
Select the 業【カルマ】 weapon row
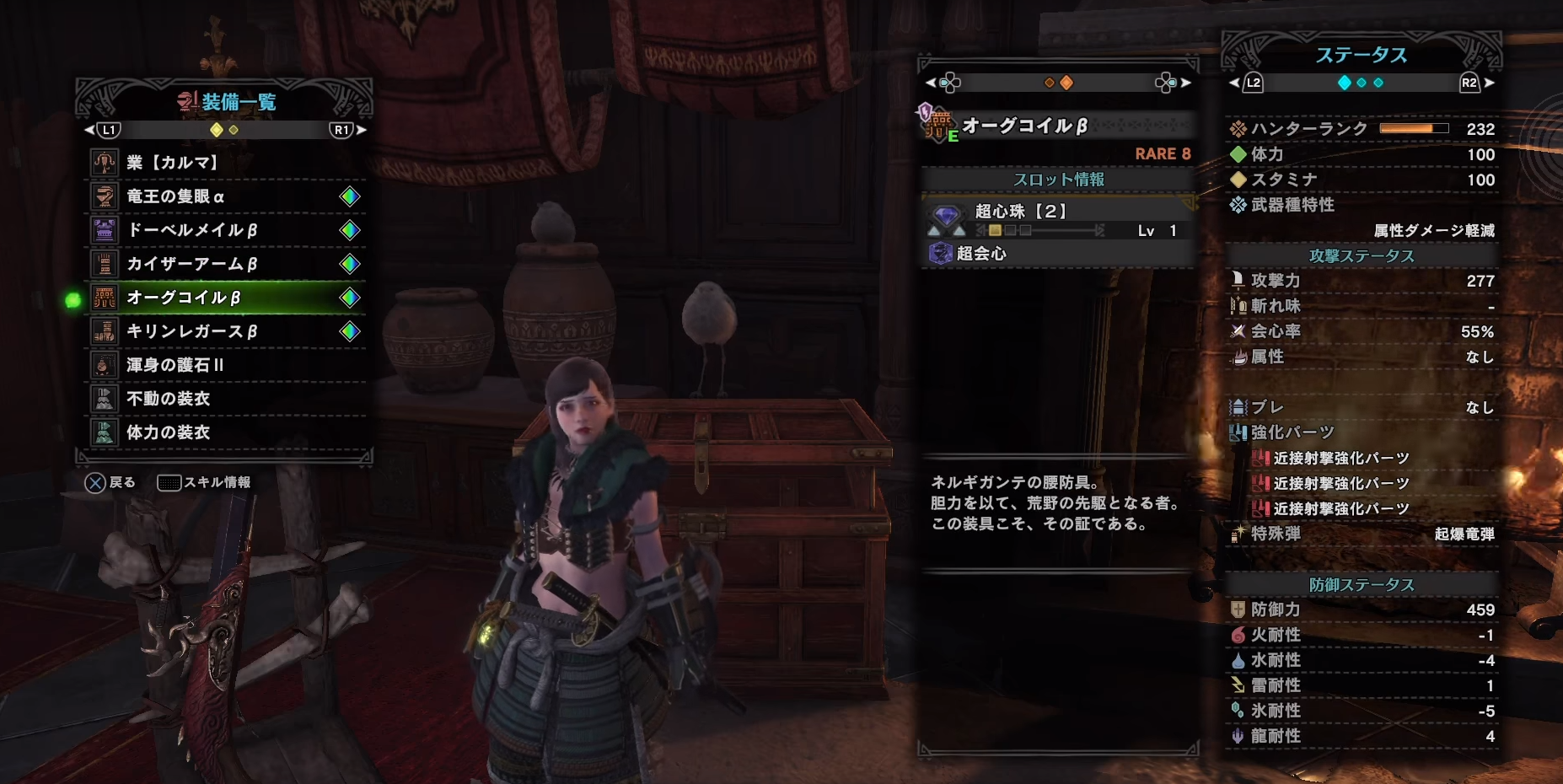point(226,163)
